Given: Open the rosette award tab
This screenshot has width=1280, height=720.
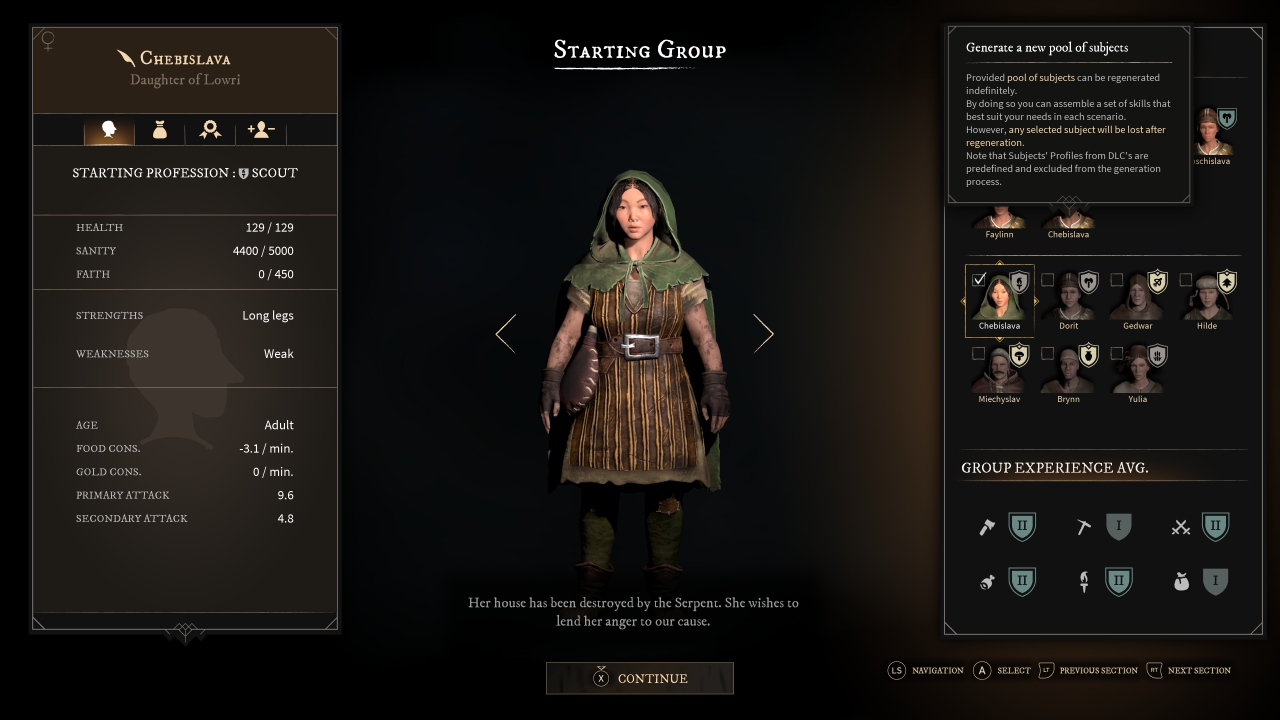Looking at the screenshot, I should [210, 130].
